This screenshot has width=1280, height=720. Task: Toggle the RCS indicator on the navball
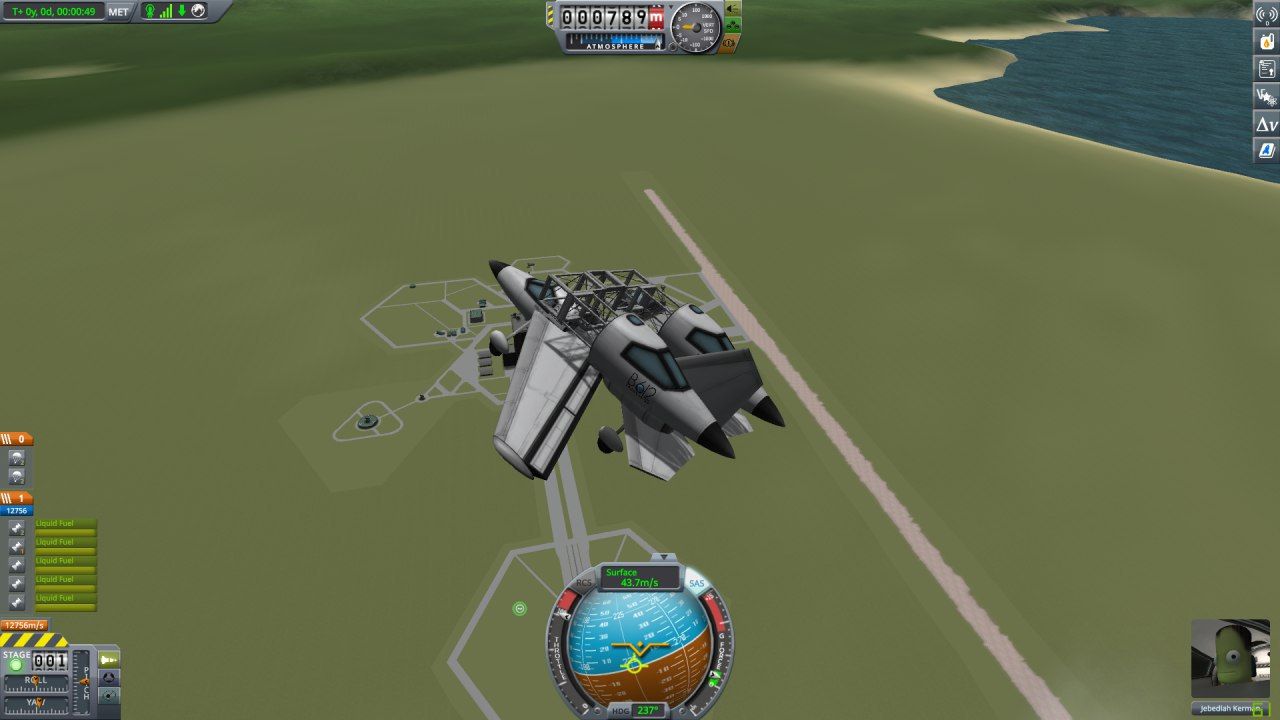point(585,583)
